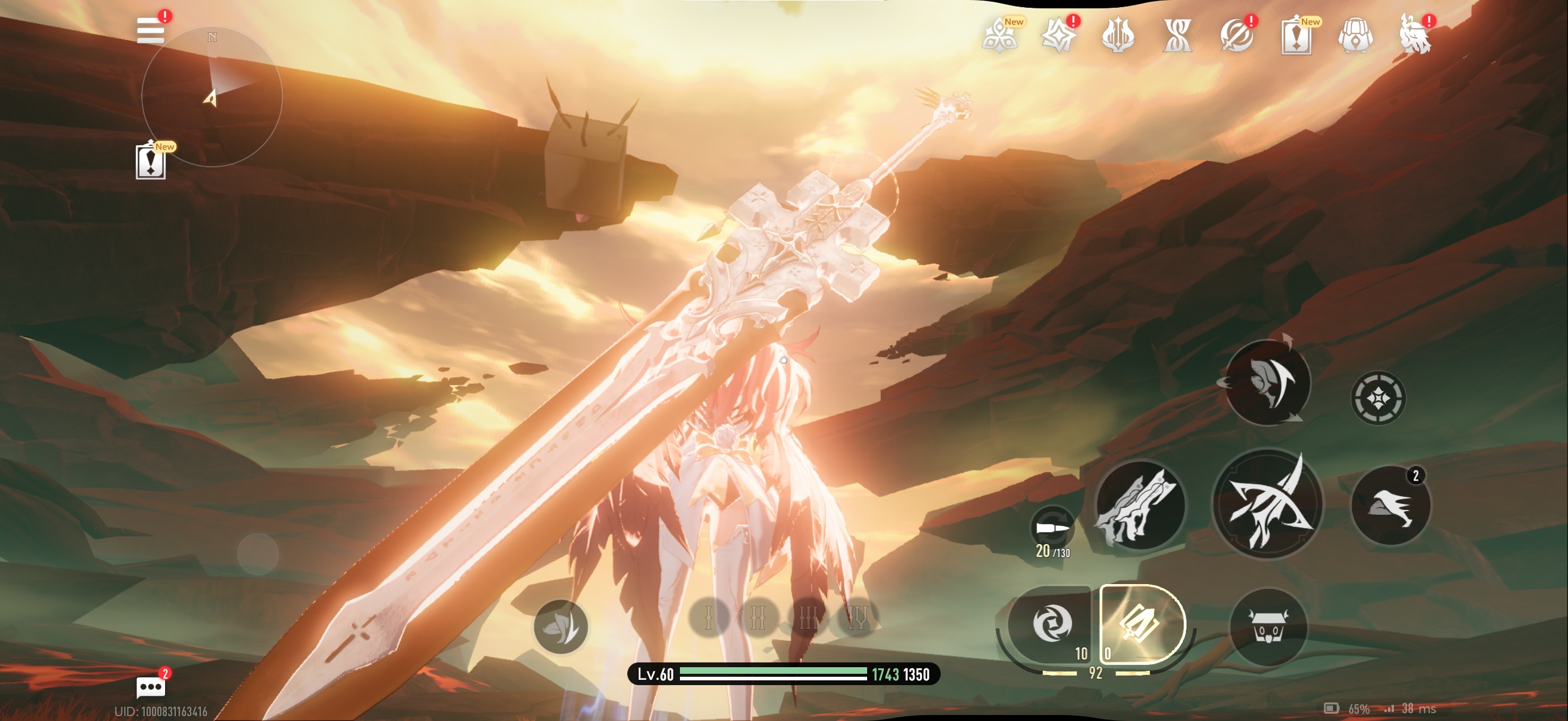The image size is (1568, 721).
Task: Activate the character swap spin skill
Action: tap(1267, 383)
